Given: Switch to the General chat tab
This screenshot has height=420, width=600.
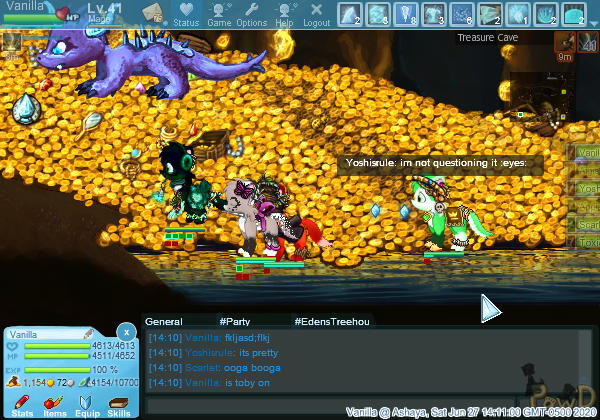Looking at the screenshot, I should pyautogui.click(x=163, y=321).
